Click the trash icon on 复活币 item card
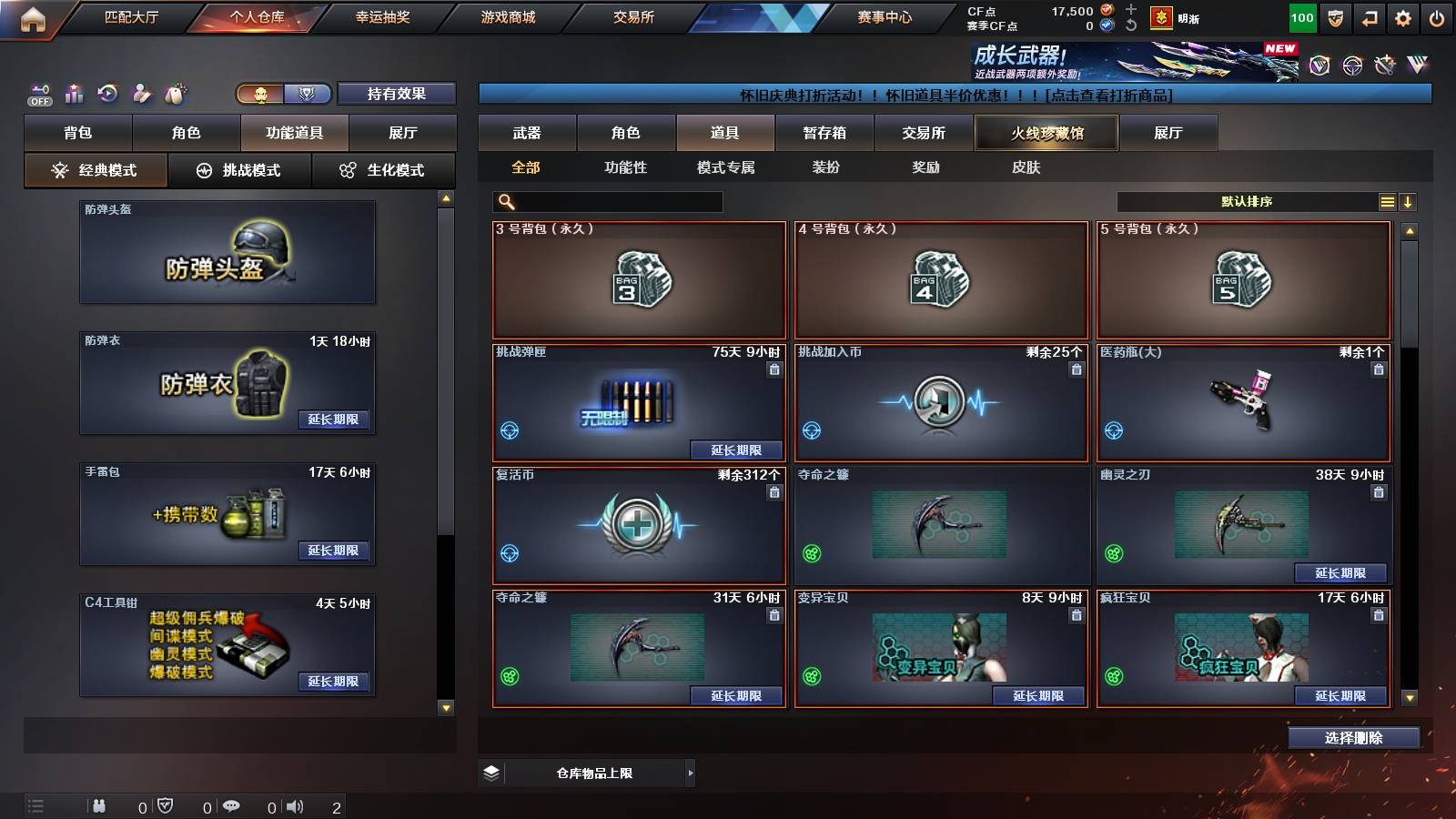 pyautogui.click(x=773, y=490)
